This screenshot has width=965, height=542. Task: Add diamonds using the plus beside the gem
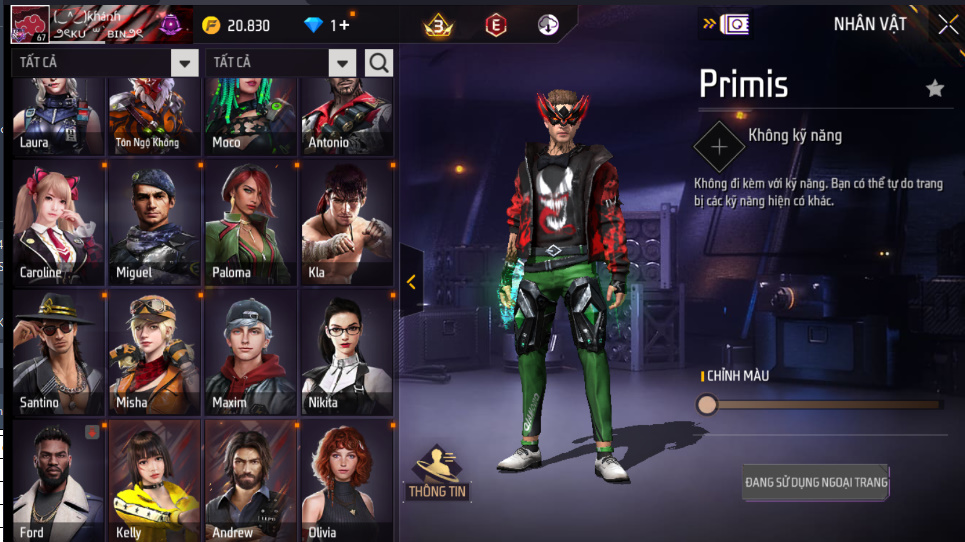343,25
